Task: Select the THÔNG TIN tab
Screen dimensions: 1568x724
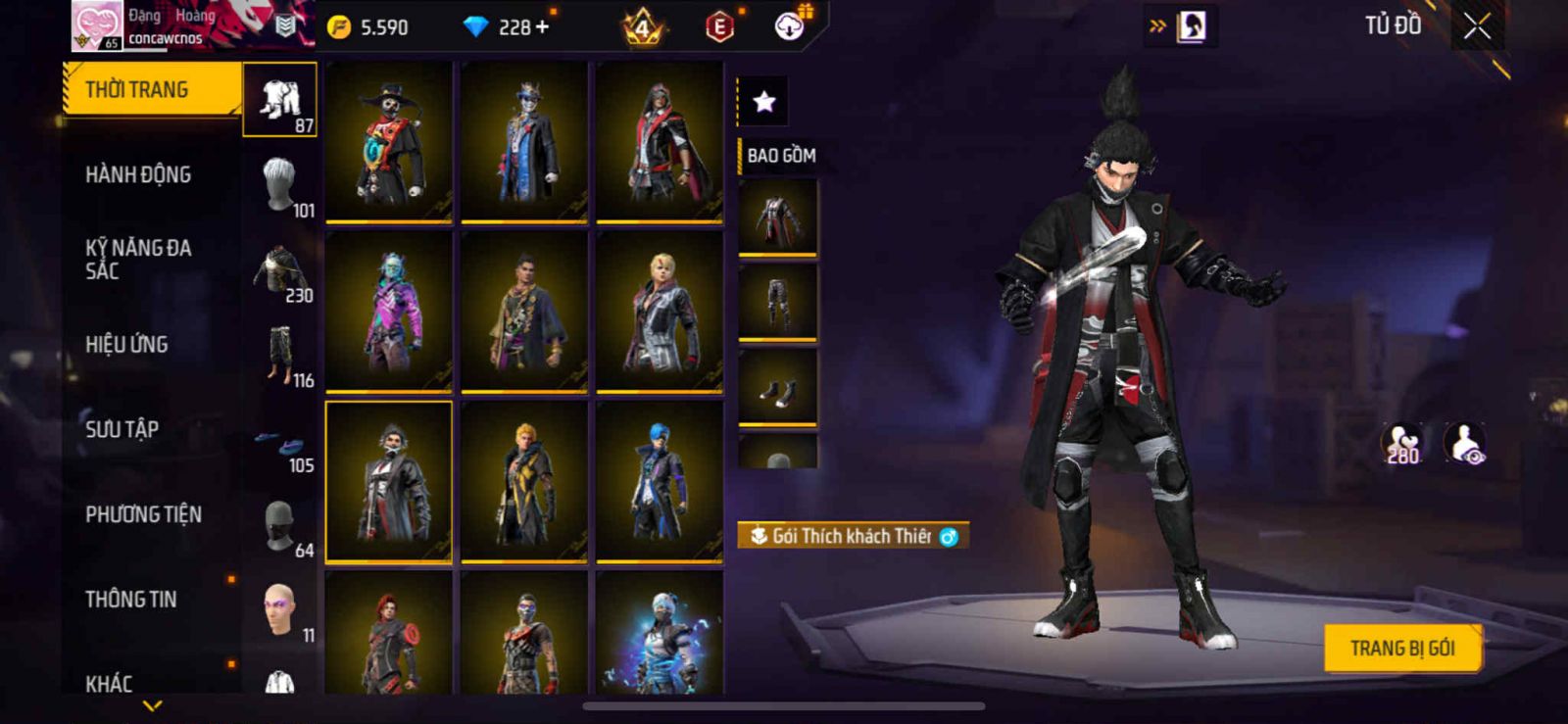Action: click(x=130, y=600)
